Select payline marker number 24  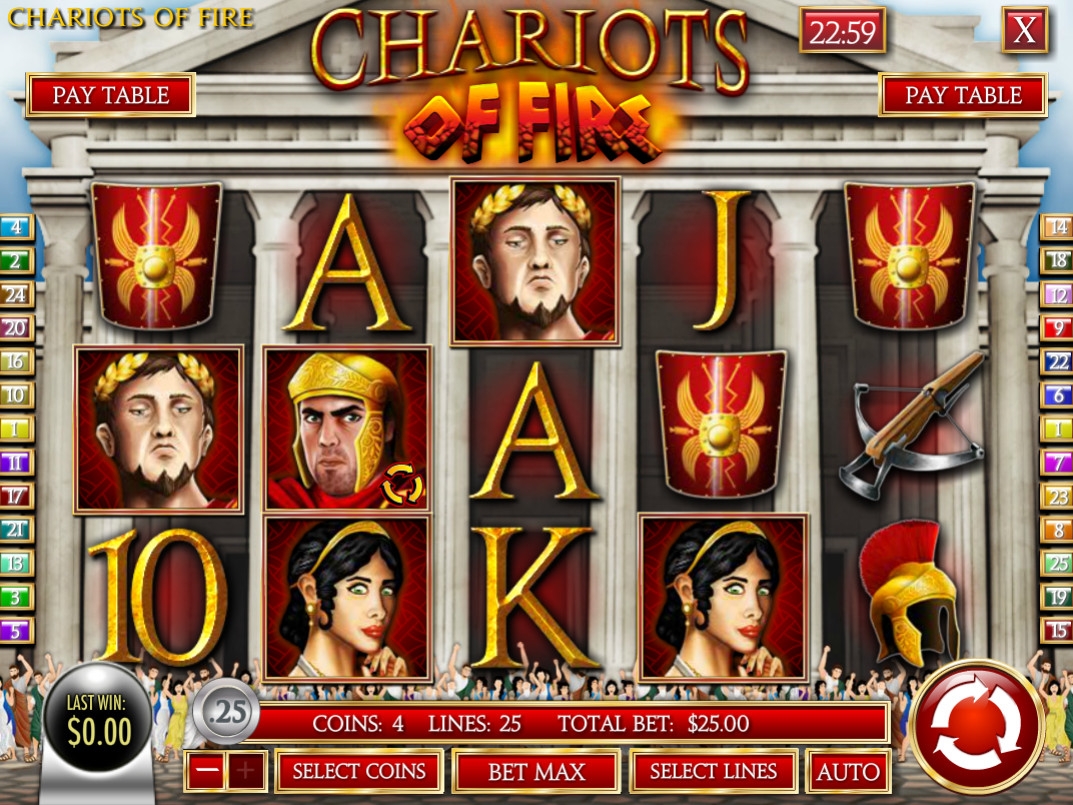[x=17, y=294]
